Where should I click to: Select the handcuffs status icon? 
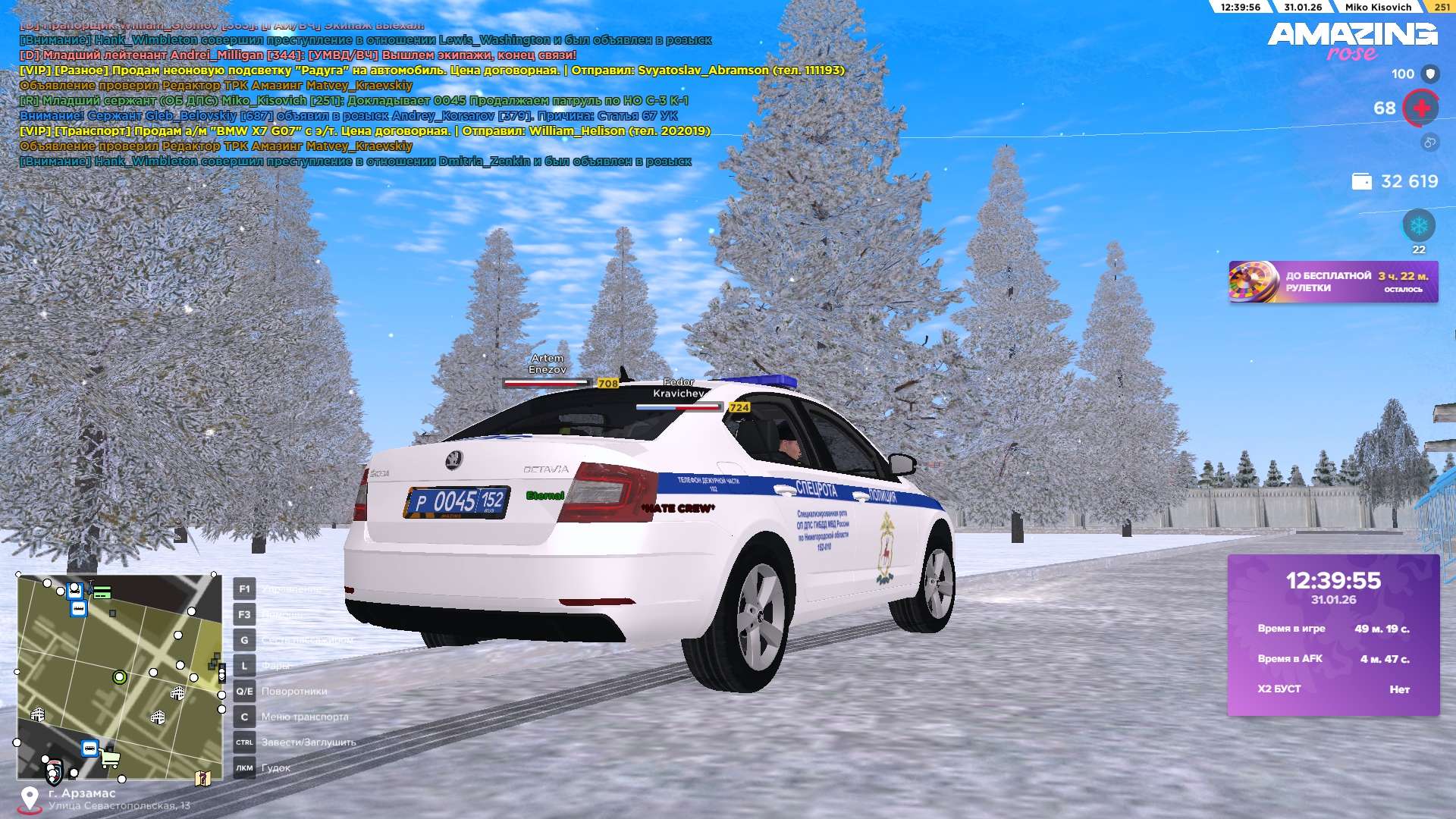(x=1429, y=143)
